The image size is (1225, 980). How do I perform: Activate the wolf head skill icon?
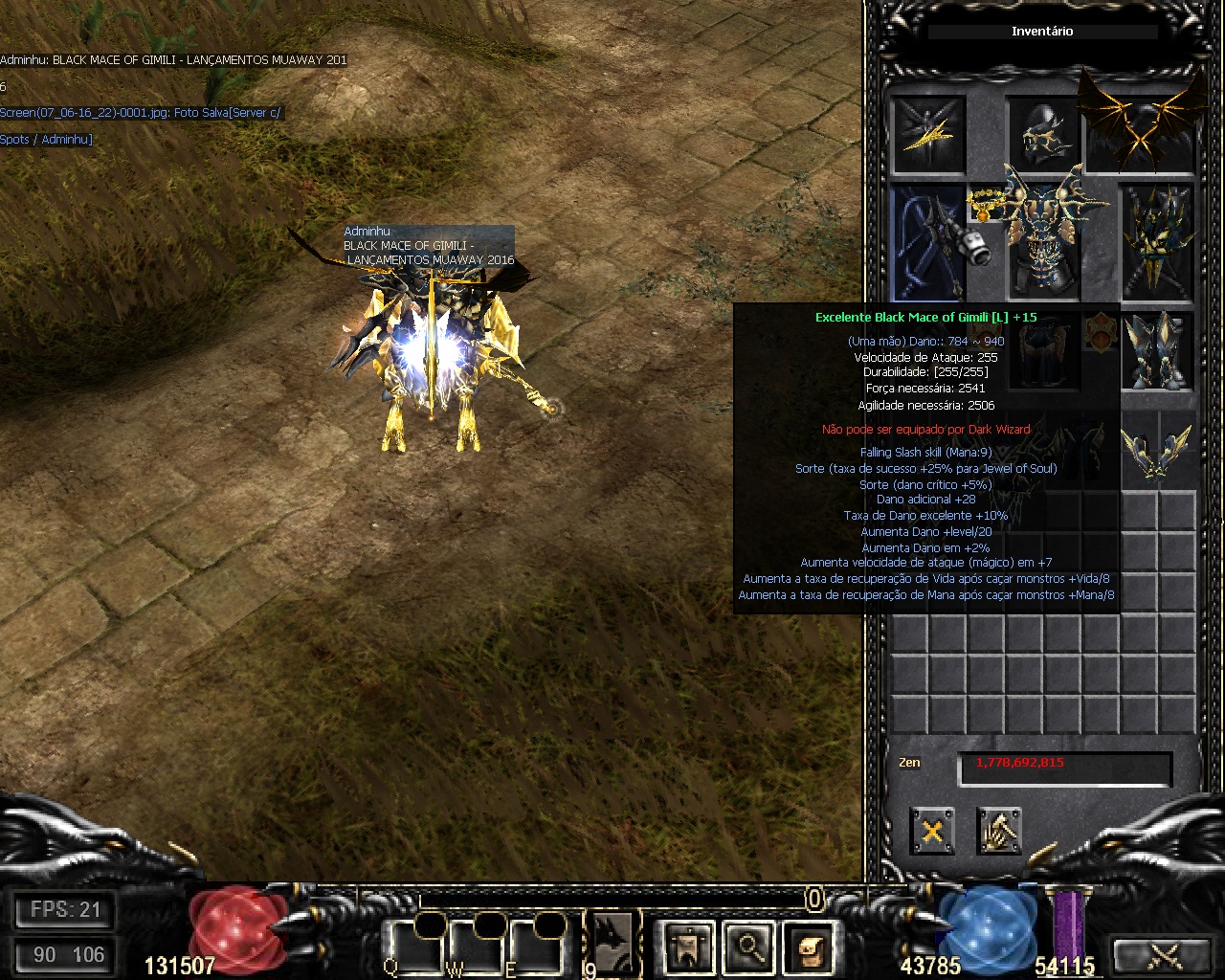612,941
